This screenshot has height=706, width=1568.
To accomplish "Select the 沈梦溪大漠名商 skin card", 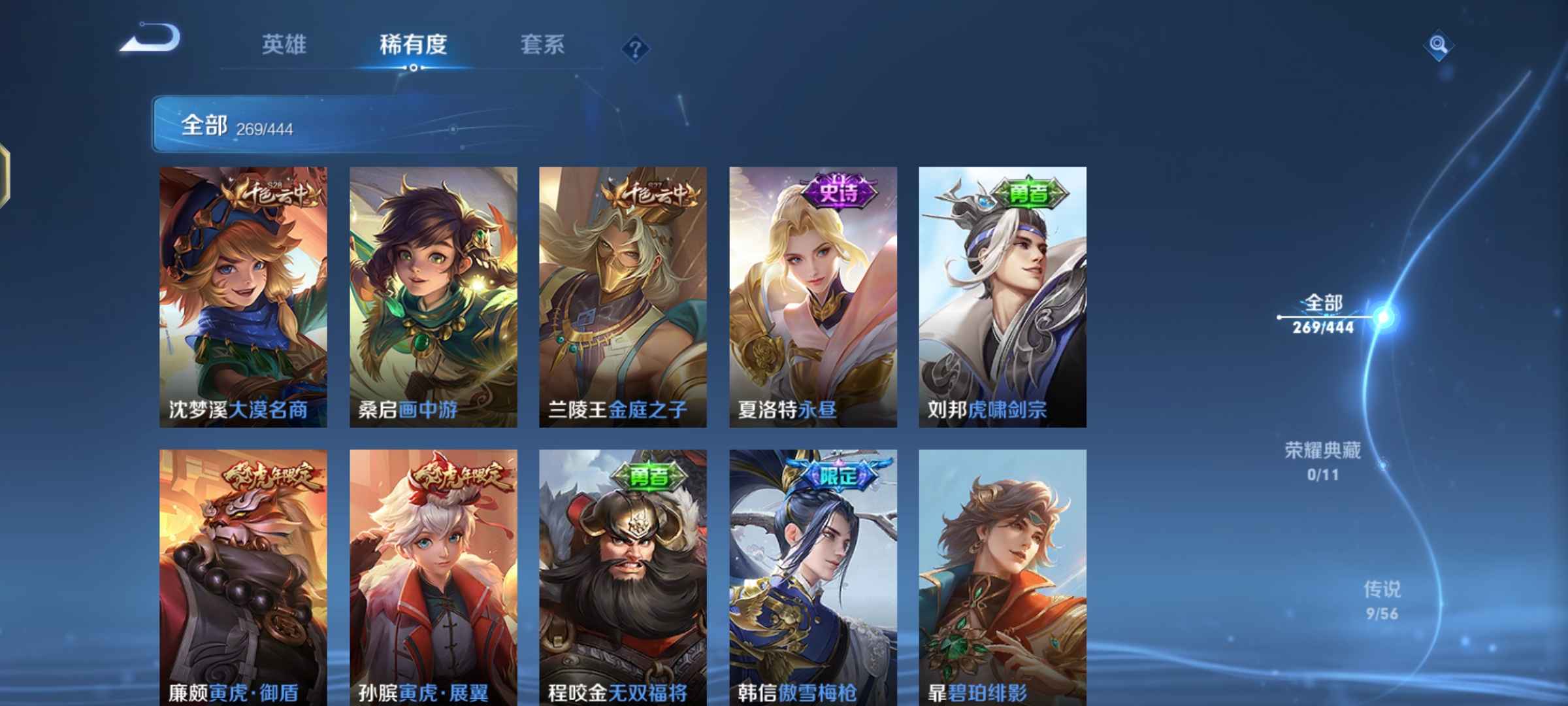I will (x=244, y=294).
